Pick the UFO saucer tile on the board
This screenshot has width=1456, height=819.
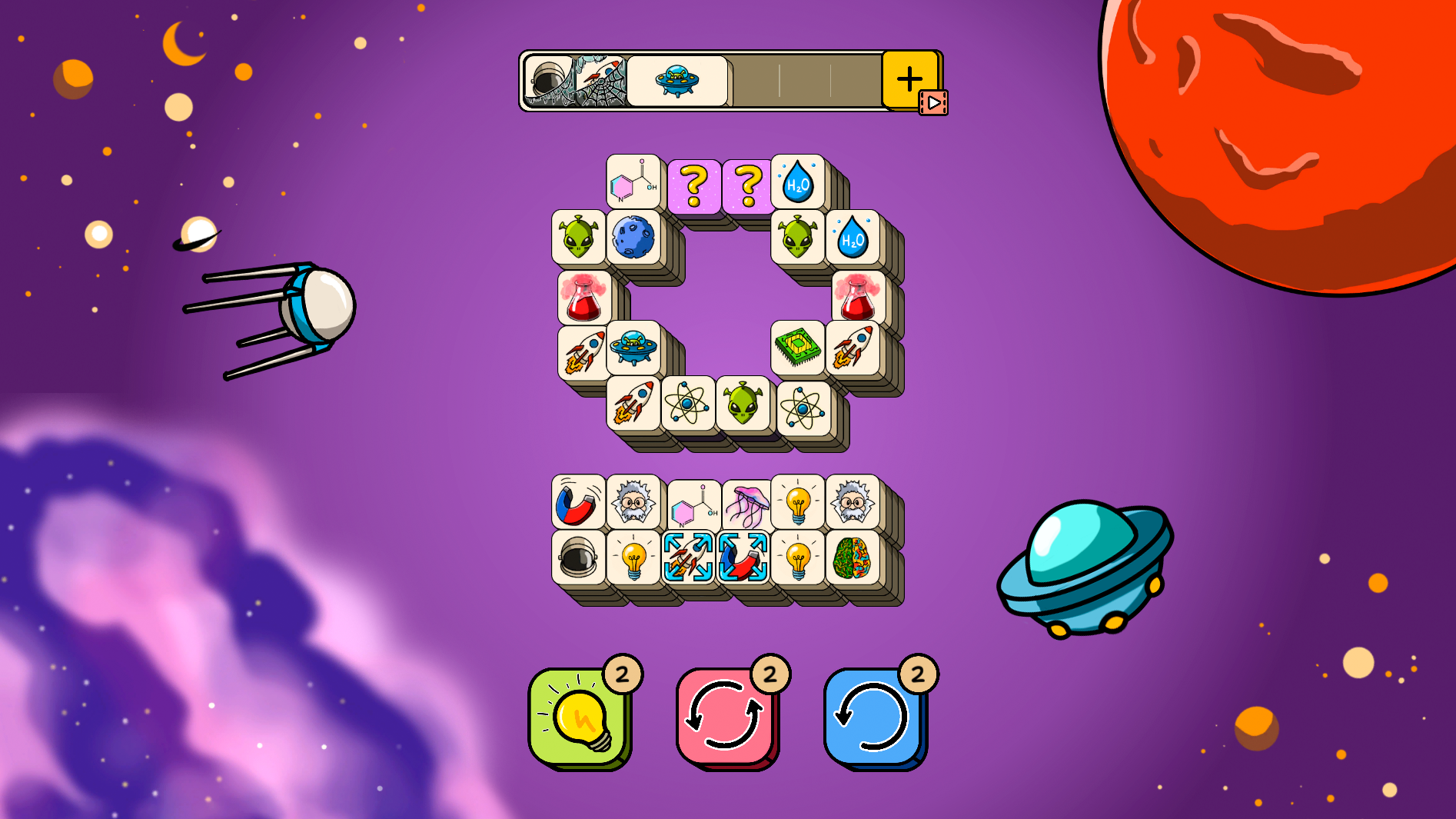[634, 350]
